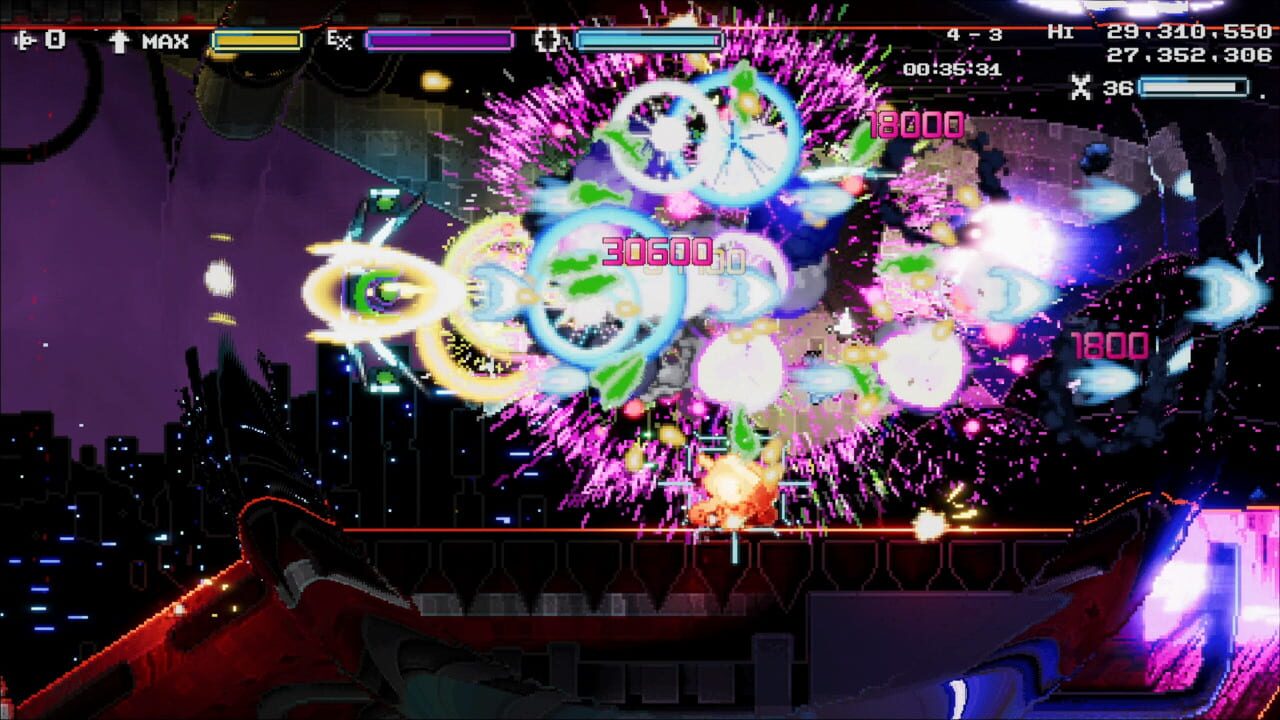
Task: Select the lives/ship counter icon
Action: [x=25, y=40]
